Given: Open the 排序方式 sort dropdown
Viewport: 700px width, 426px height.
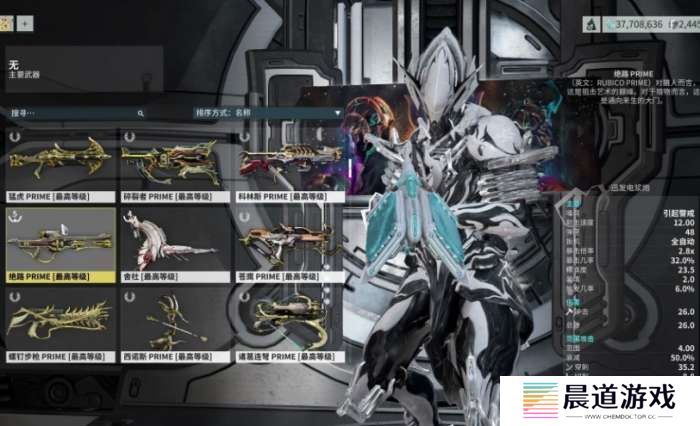Looking at the screenshot, I should [270, 113].
